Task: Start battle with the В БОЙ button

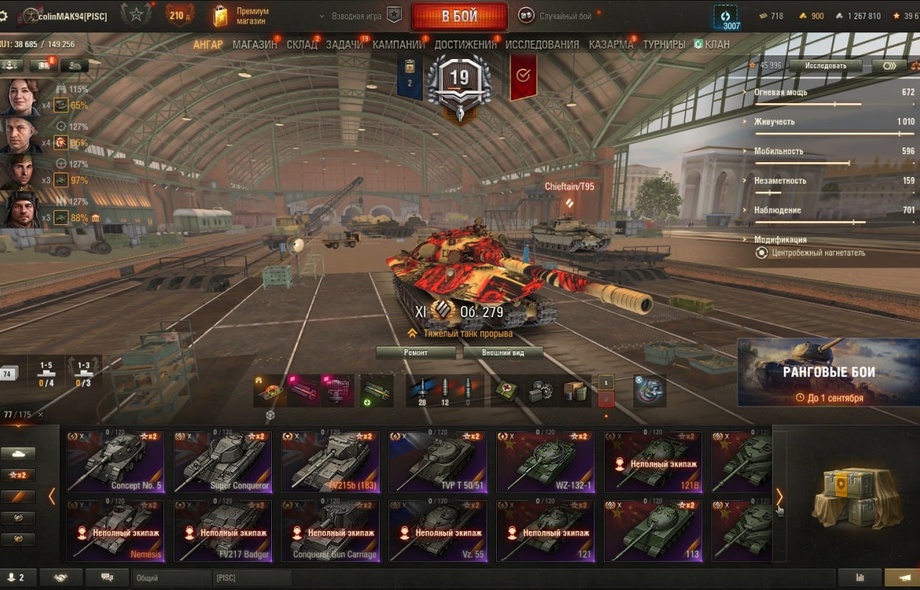Action: [459, 17]
